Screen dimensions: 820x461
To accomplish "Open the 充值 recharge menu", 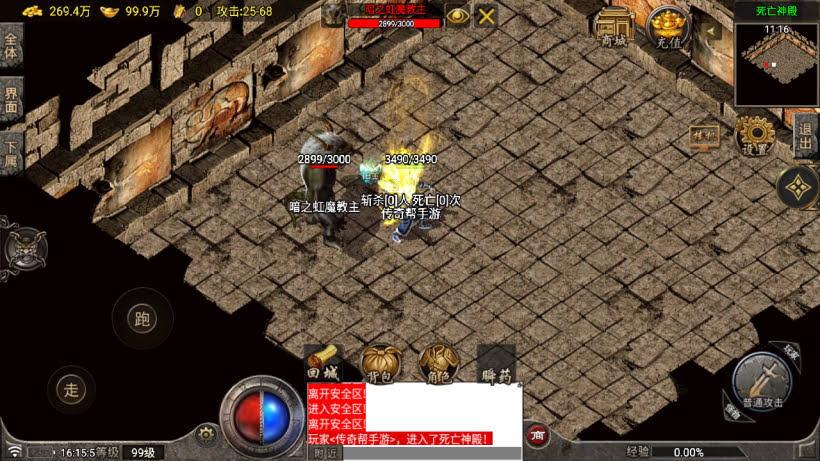I will pyautogui.click(x=668, y=27).
